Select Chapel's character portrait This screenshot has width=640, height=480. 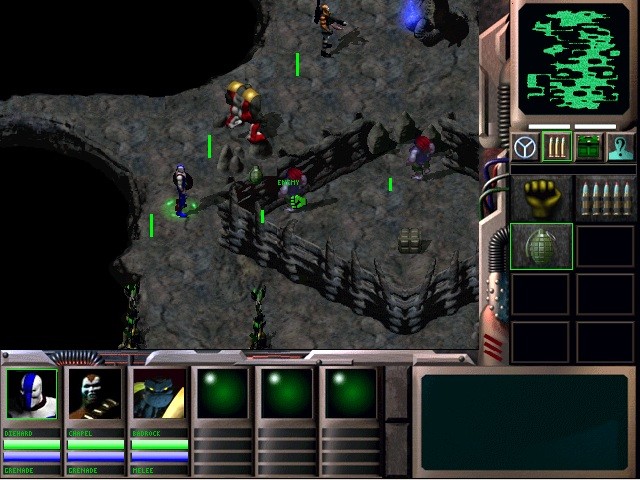95,394
